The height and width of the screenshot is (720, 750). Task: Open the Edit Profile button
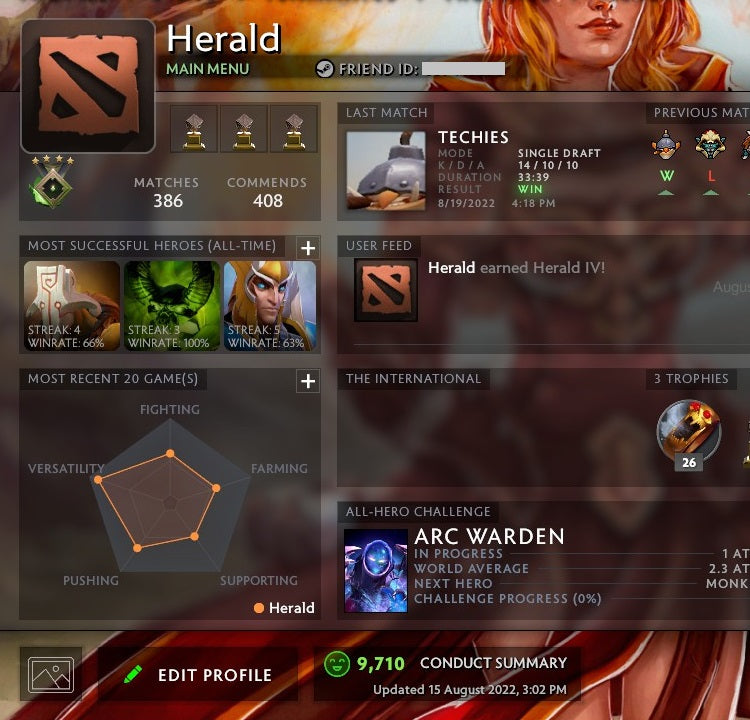pyautogui.click(x=197, y=674)
